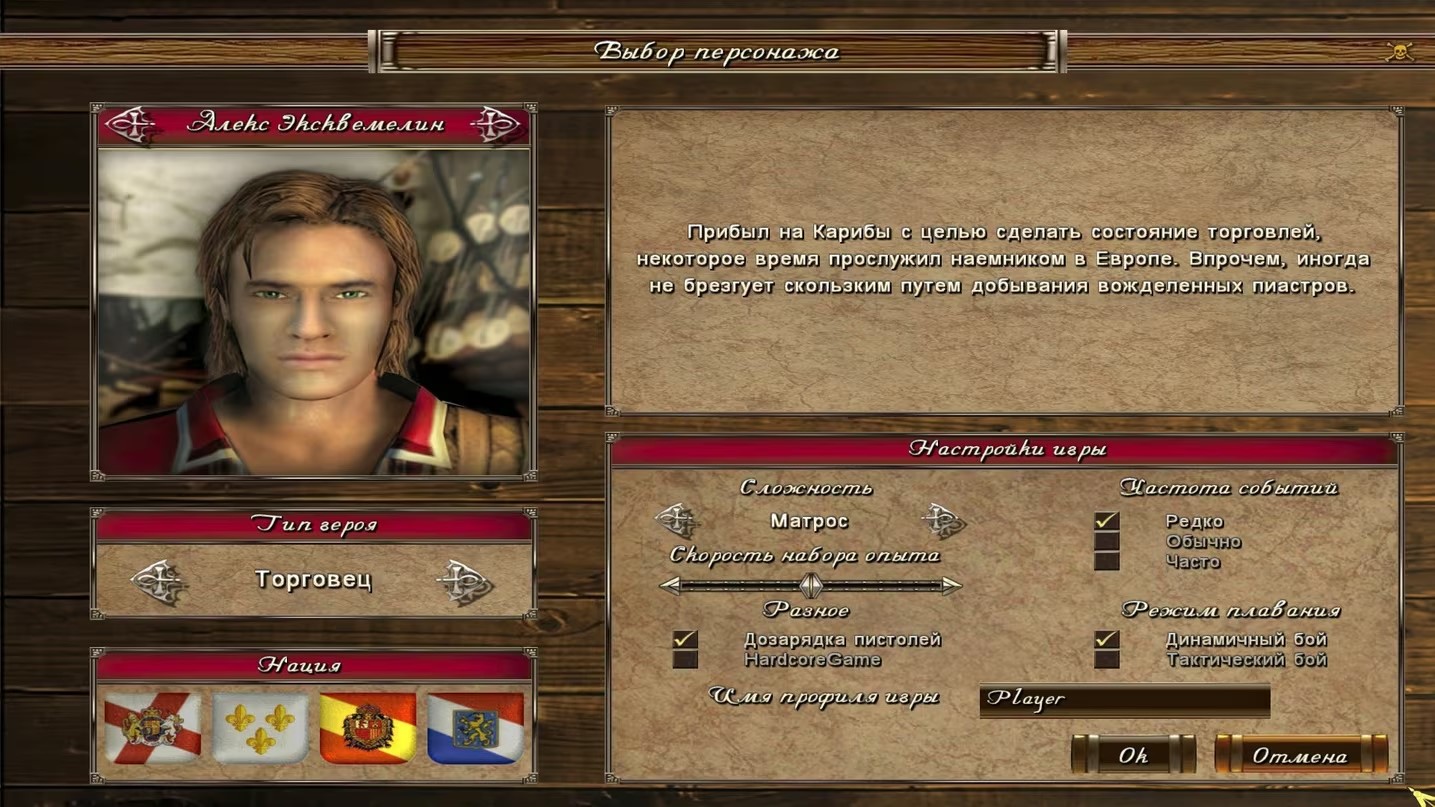Screen dimensions: 1435x807
Task: Confirm character with the Ok button
Action: [1133, 756]
